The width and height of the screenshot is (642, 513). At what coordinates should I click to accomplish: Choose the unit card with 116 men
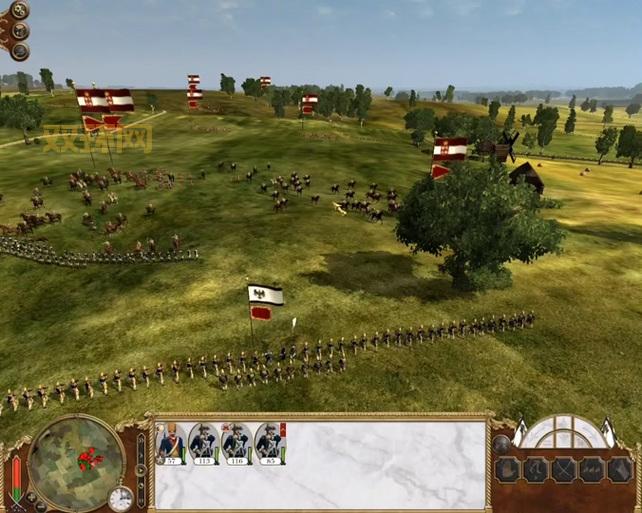(x=236, y=443)
